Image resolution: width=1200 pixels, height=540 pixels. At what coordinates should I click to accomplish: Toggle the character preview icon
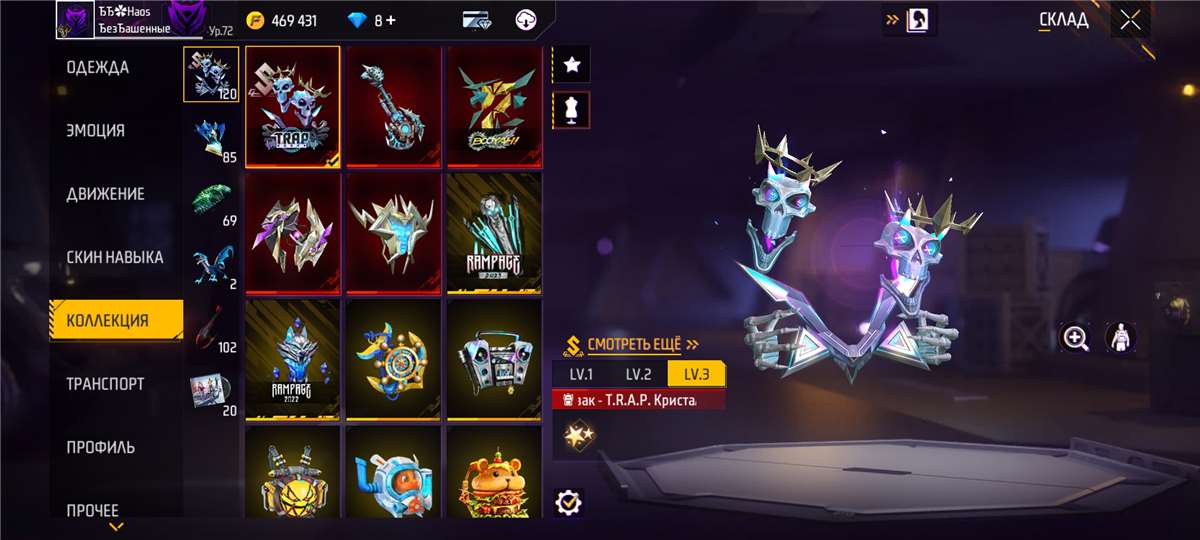click(1120, 338)
